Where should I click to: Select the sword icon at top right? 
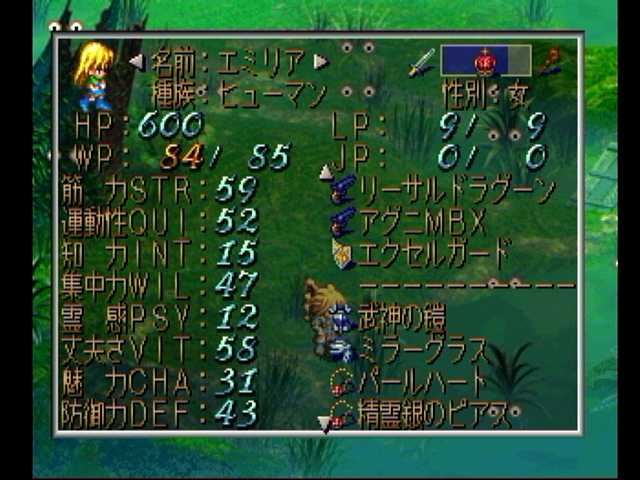(x=422, y=62)
